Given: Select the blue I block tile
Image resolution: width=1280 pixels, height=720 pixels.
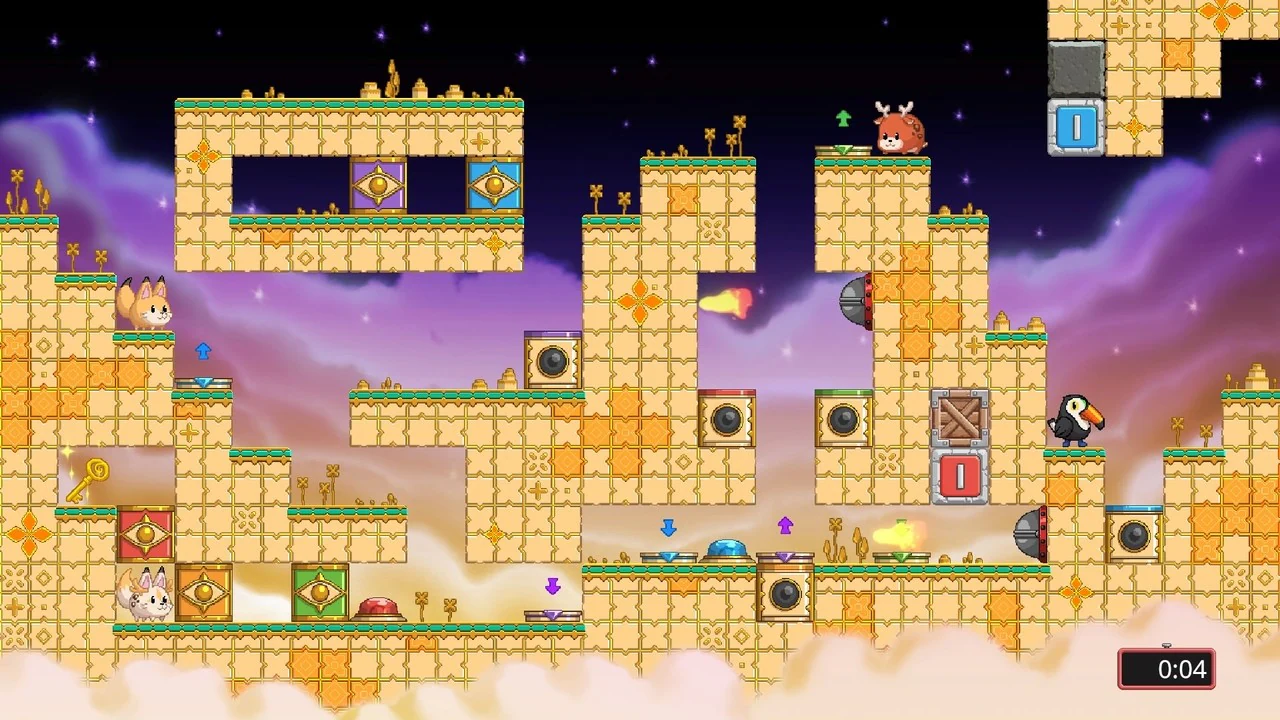Looking at the screenshot, I should click(1076, 126).
